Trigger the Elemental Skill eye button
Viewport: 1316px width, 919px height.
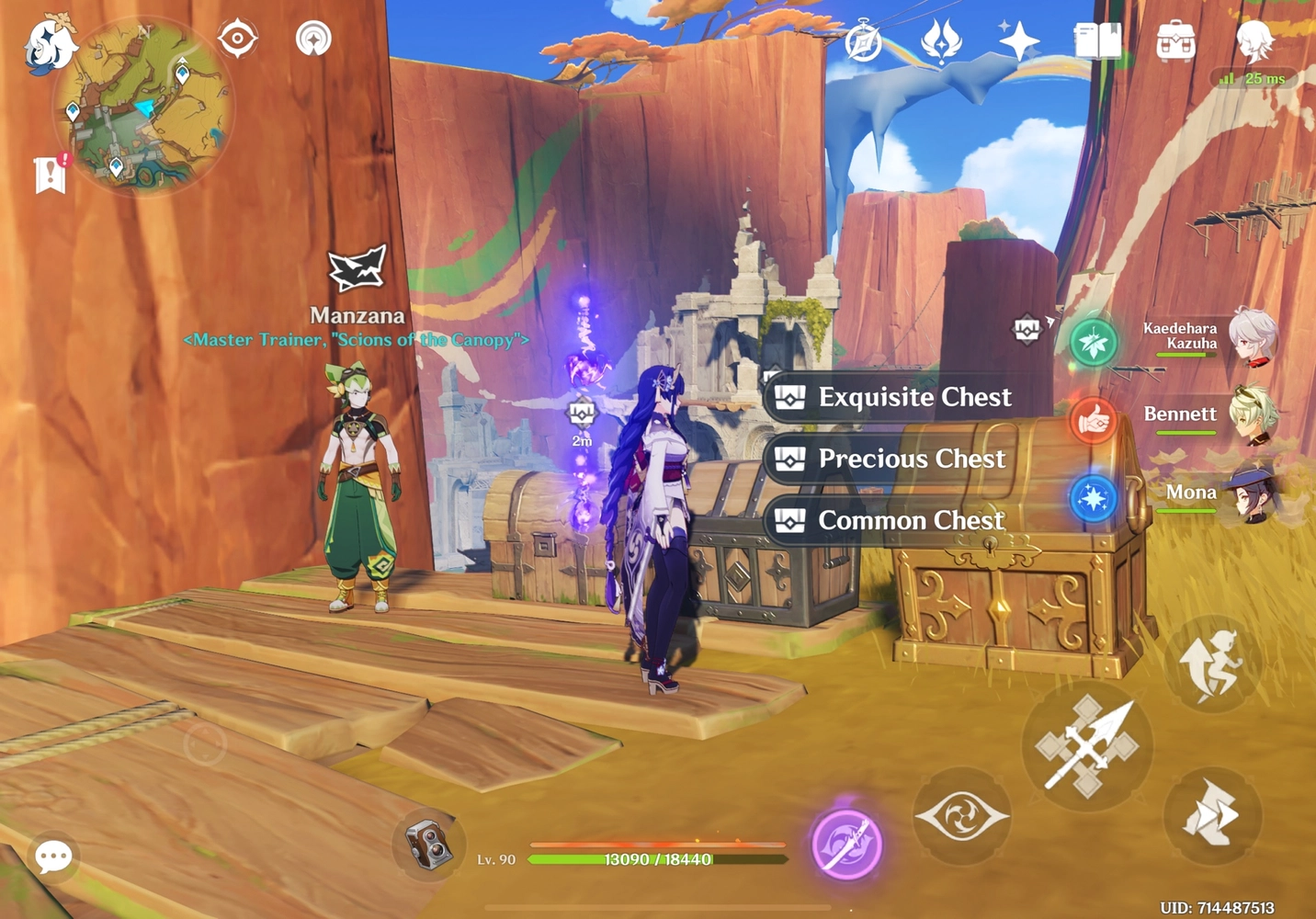tap(961, 814)
